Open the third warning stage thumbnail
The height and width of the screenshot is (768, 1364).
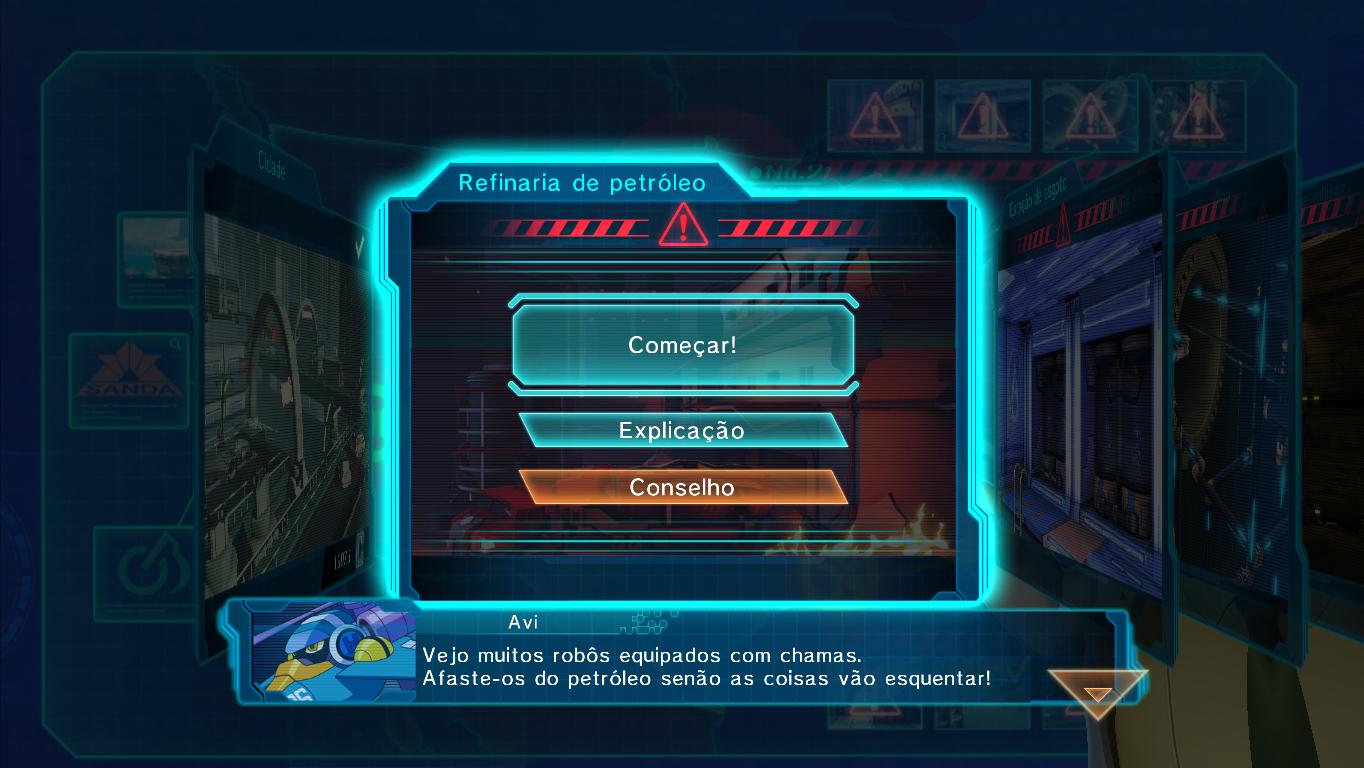tap(1089, 113)
